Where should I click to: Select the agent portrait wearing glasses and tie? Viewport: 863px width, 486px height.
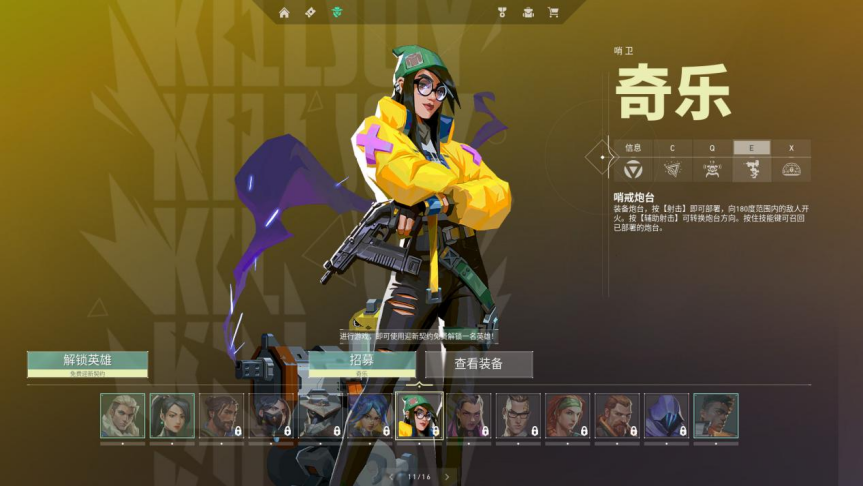518,415
